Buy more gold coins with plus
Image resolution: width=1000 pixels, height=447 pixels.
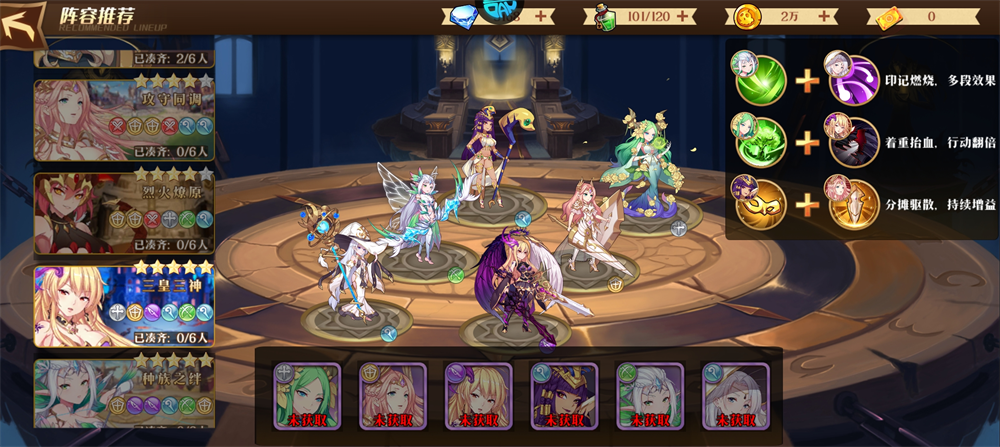(827, 16)
